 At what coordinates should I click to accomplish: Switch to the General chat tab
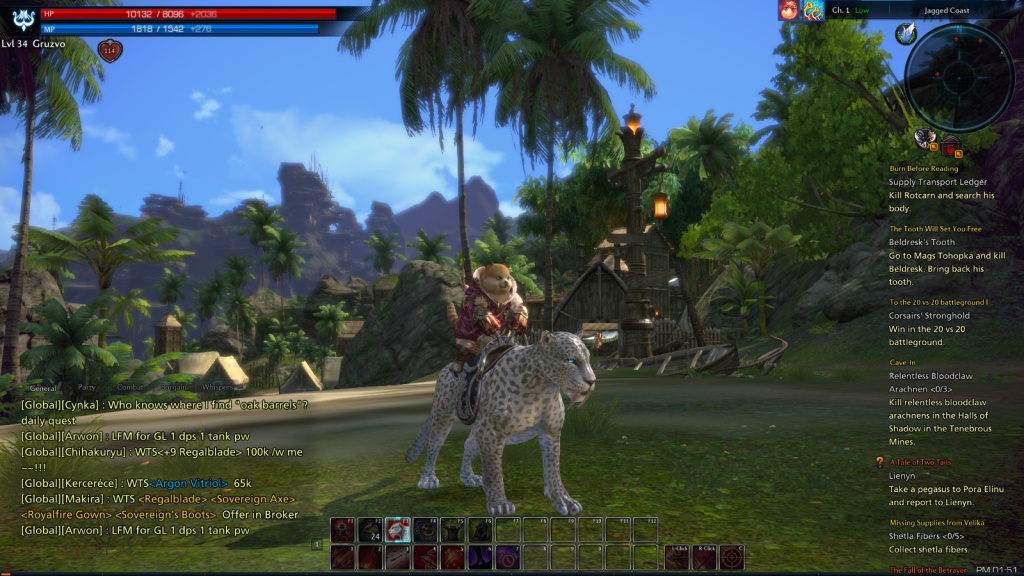pyautogui.click(x=44, y=387)
